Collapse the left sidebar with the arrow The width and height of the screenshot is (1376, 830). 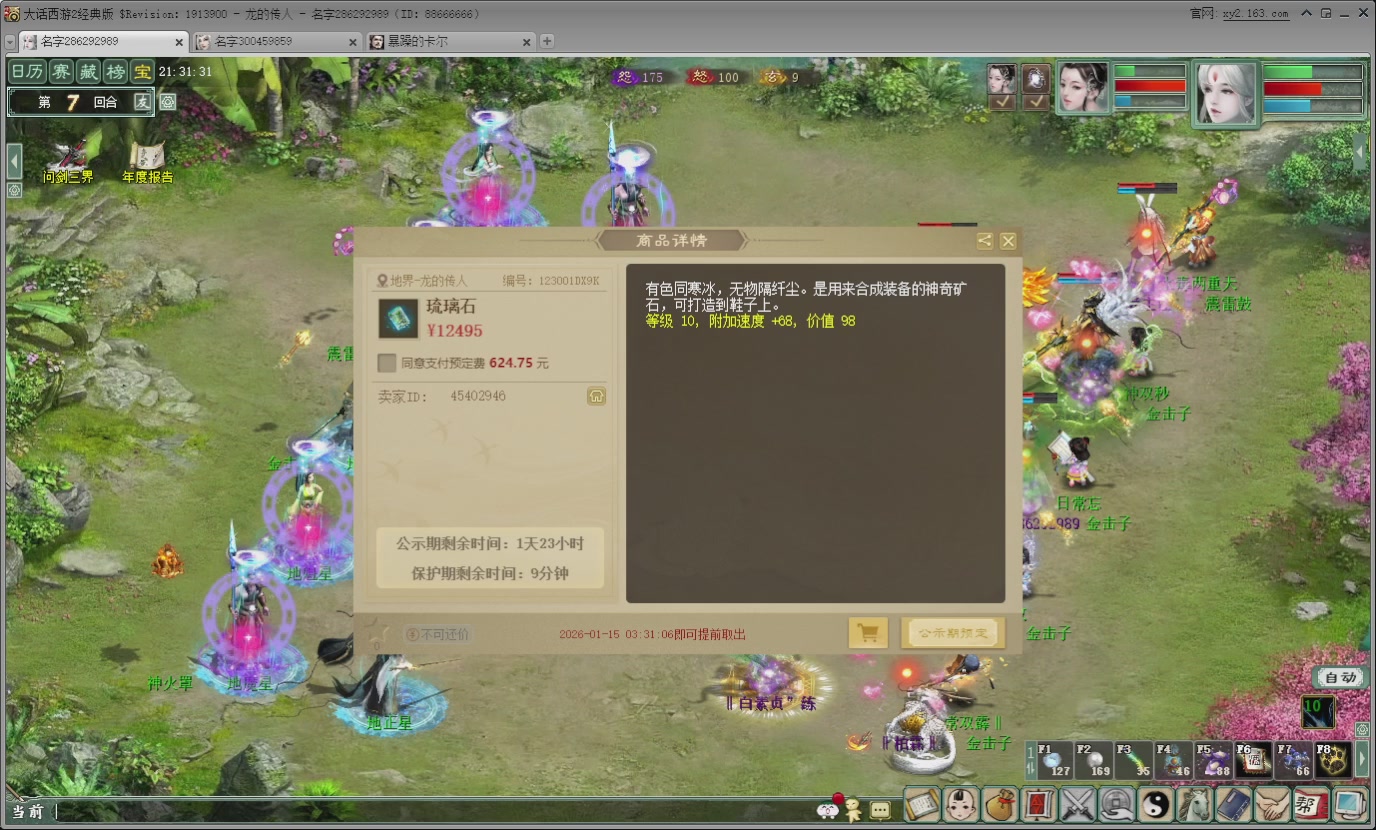[x=13, y=159]
